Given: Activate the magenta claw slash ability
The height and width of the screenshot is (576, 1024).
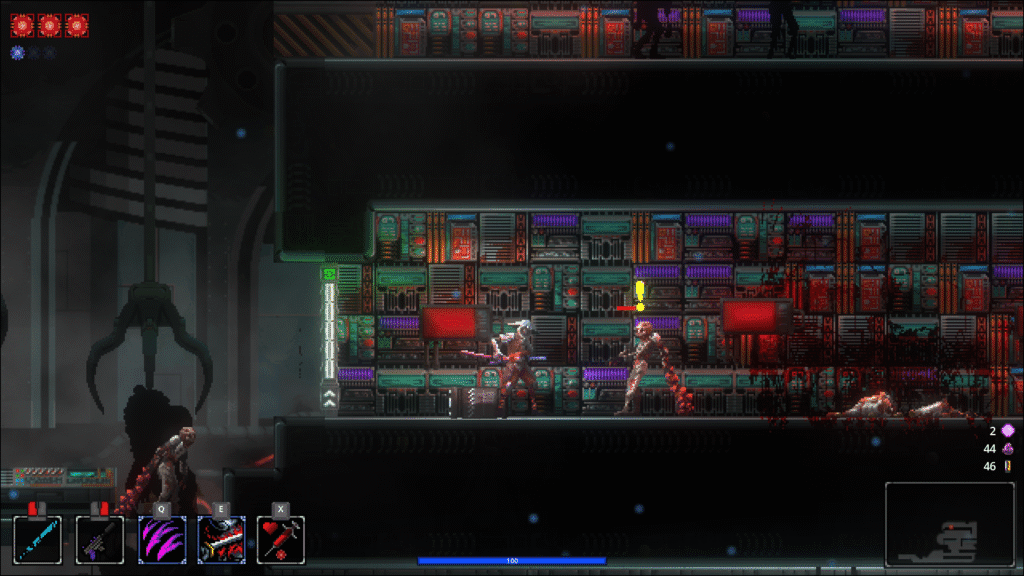Looking at the screenshot, I should 161,540.
